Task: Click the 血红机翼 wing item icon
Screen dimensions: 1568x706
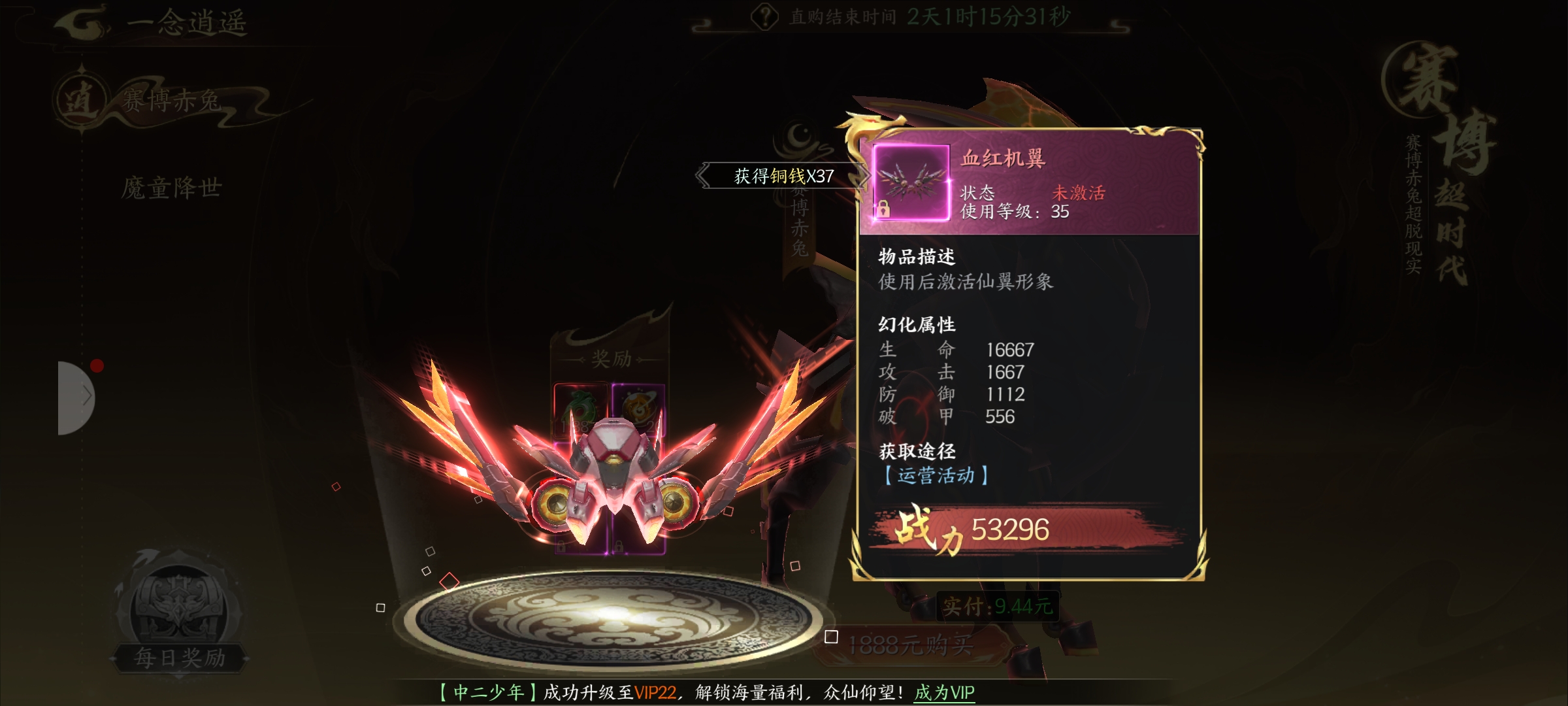Action: (x=911, y=182)
